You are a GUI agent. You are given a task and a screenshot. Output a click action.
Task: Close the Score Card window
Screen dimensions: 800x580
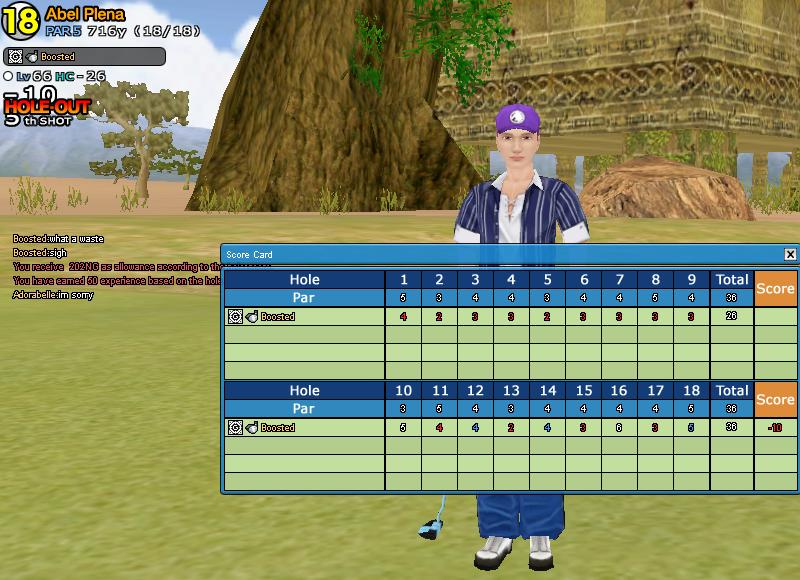pyautogui.click(x=790, y=255)
